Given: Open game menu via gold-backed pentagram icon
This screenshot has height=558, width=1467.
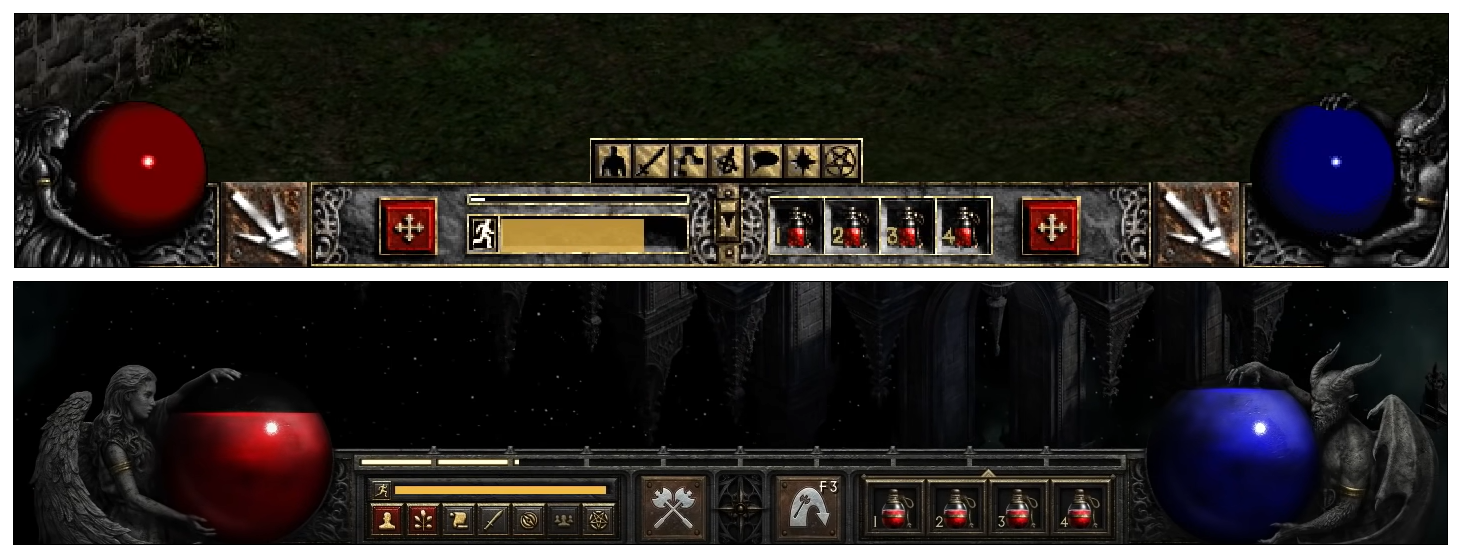Looking at the screenshot, I should [x=840, y=161].
